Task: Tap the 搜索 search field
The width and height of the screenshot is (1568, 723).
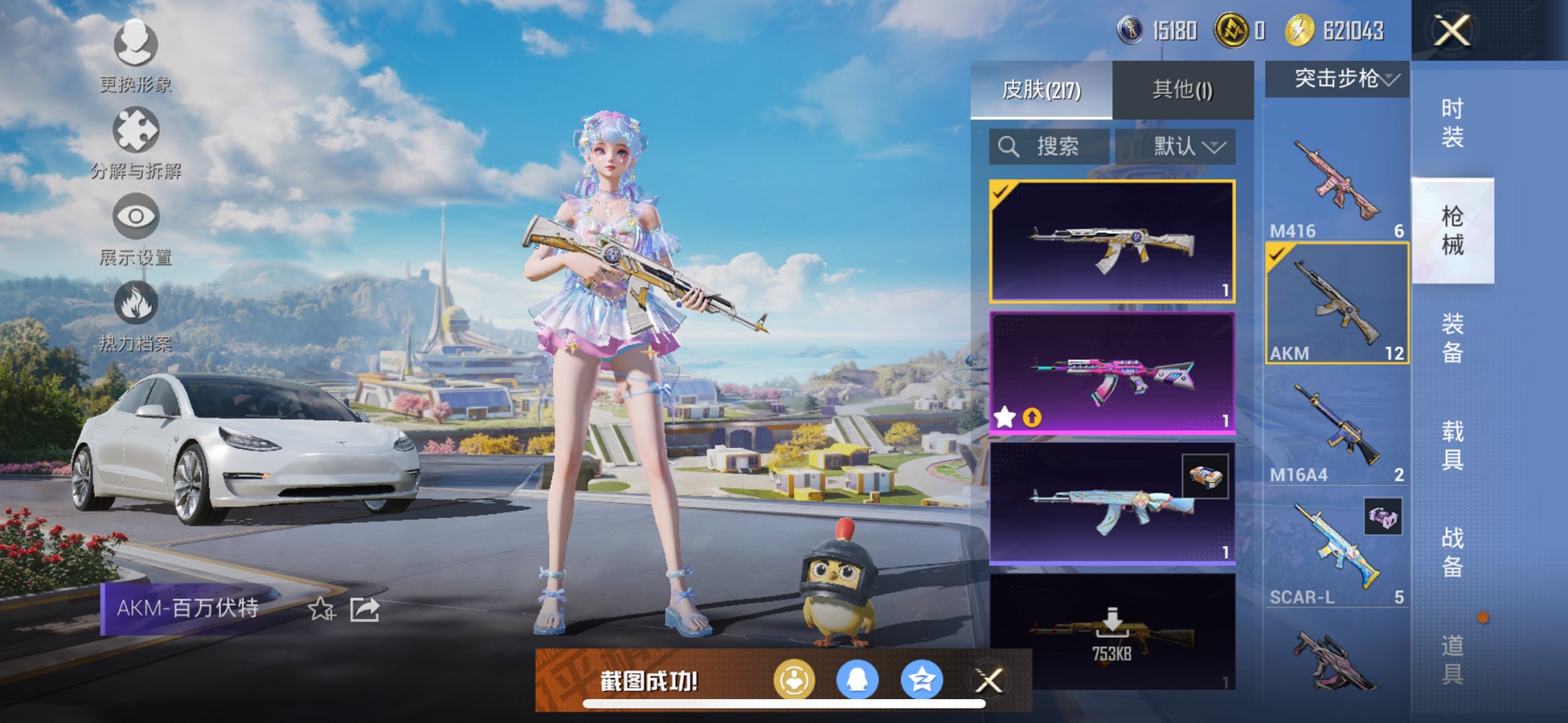Action: click(1050, 146)
